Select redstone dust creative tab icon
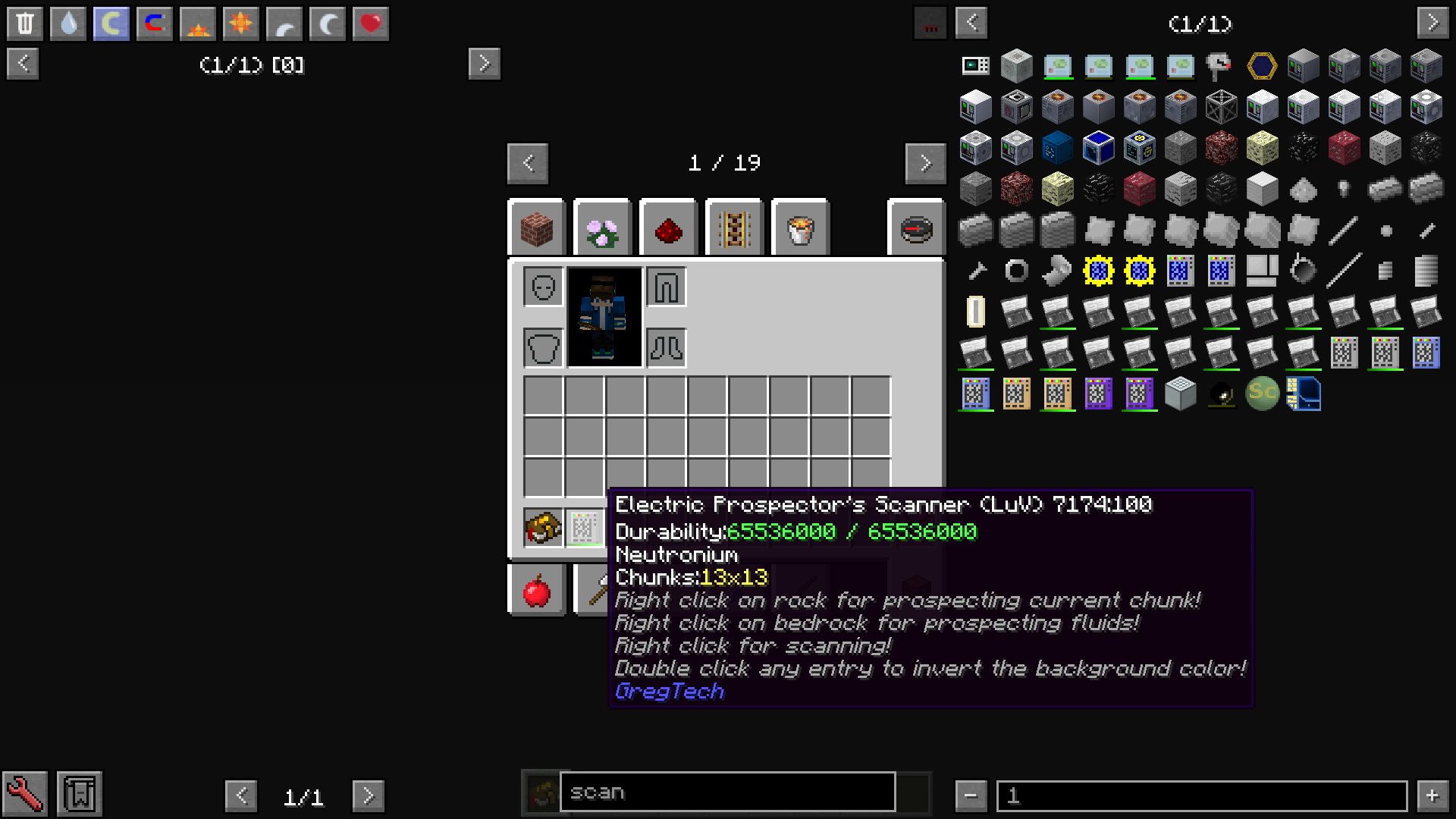 click(x=667, y=228)
